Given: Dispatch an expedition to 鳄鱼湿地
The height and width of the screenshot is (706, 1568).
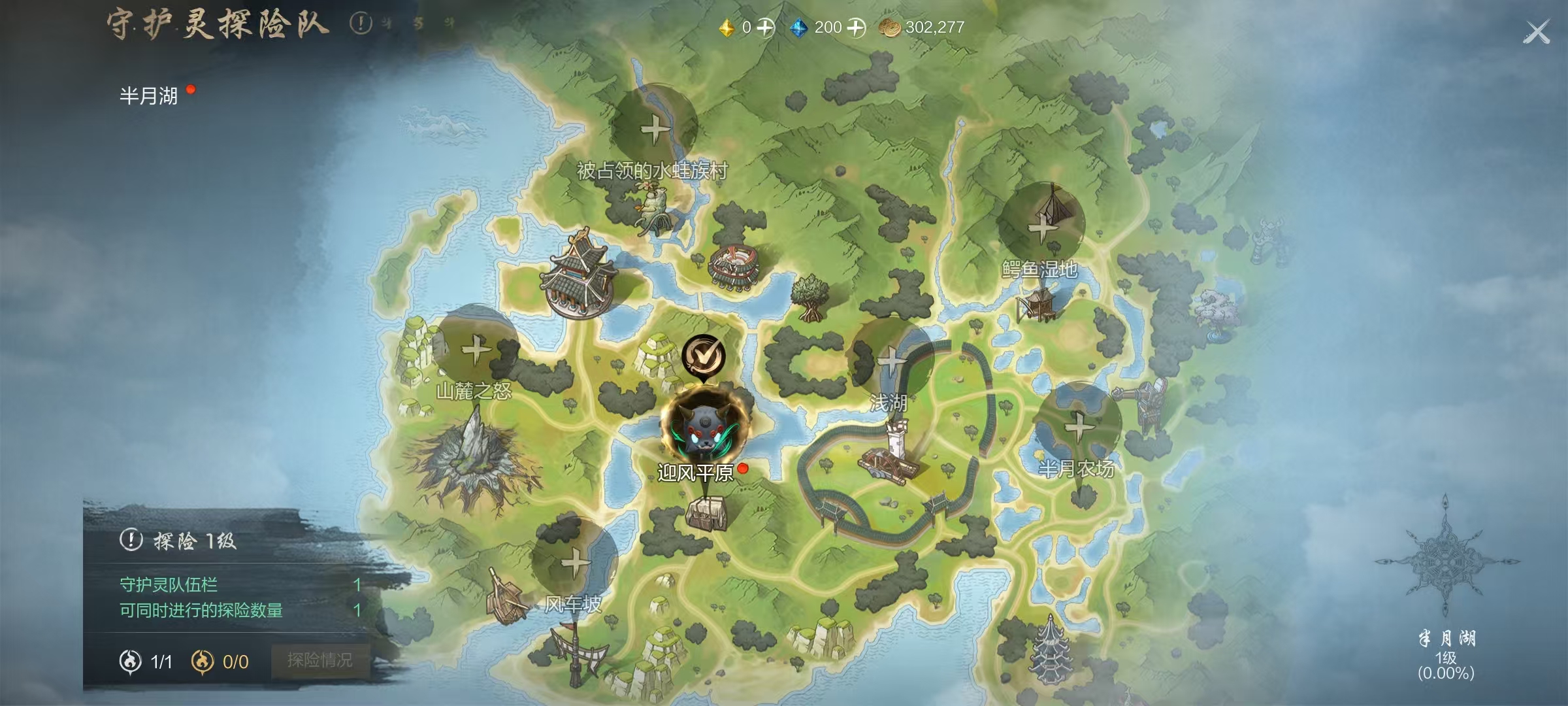Looking at the screenshot, I should [x=1040, y=226].
